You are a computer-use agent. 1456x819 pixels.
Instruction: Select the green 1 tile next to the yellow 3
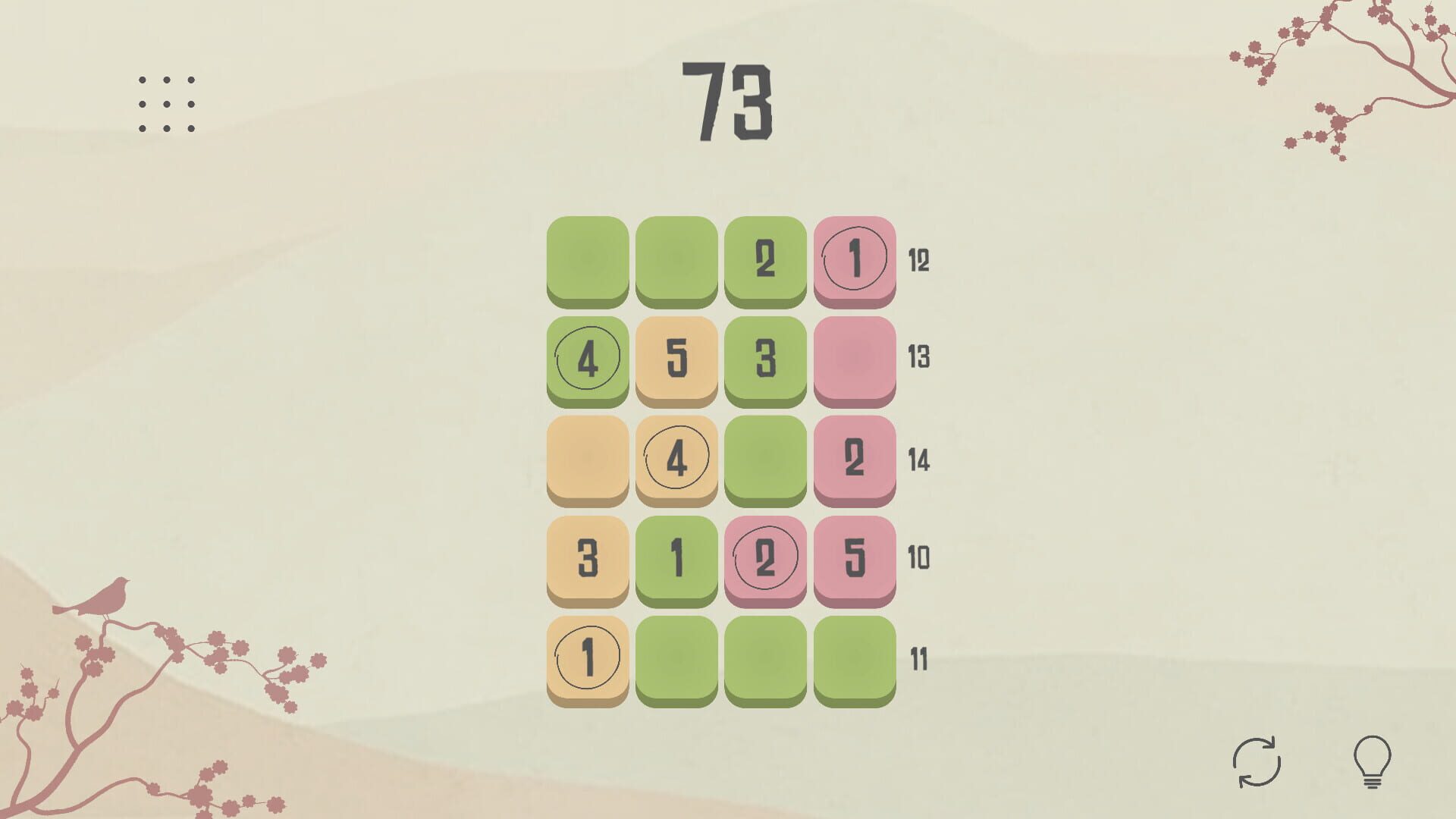(x=677, y=559)
